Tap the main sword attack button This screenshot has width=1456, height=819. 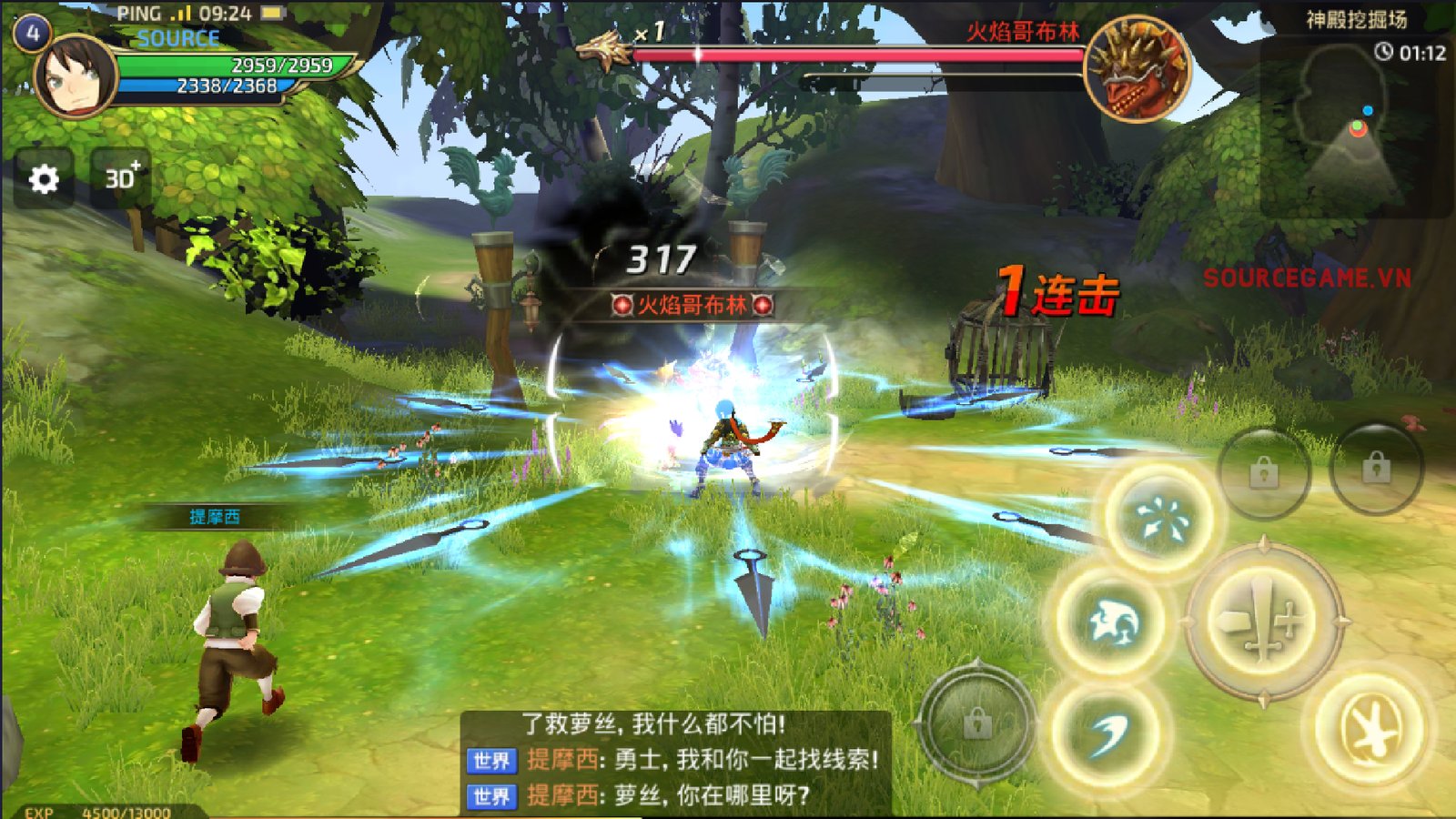pos(1264,622)
